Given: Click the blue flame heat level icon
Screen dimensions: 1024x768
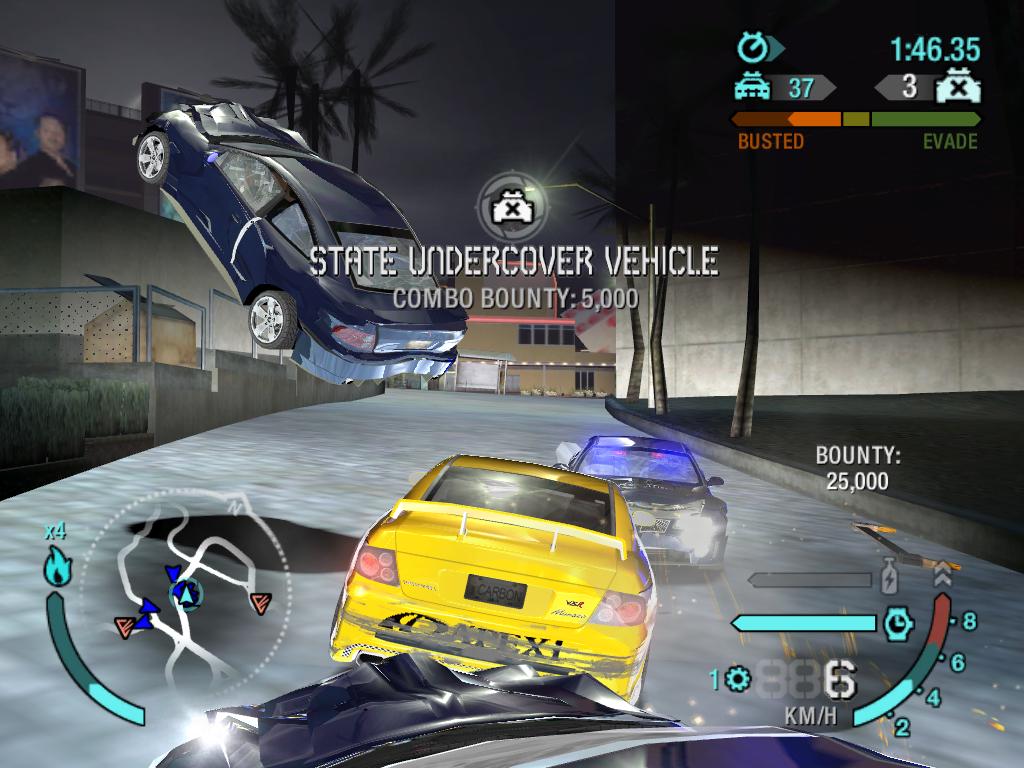Looking at the screenshot, I should pyautogui.click(x=55, y=568).
